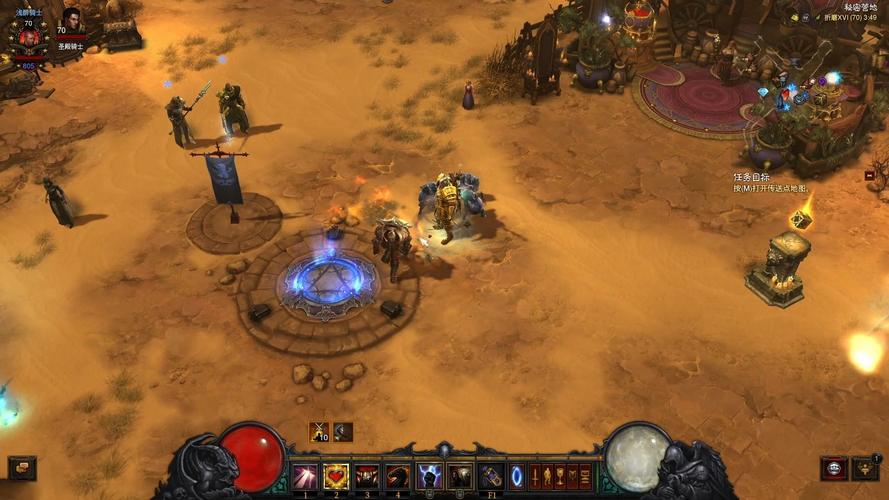
Task: Activate the blue lightning fist skill
Action: (429, 477)
